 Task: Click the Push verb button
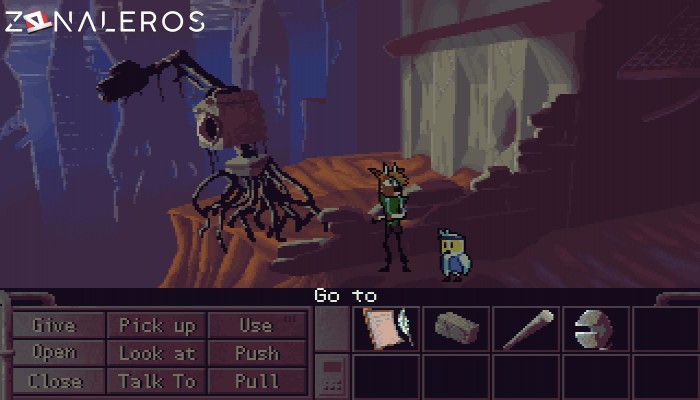tap(255, 353)
